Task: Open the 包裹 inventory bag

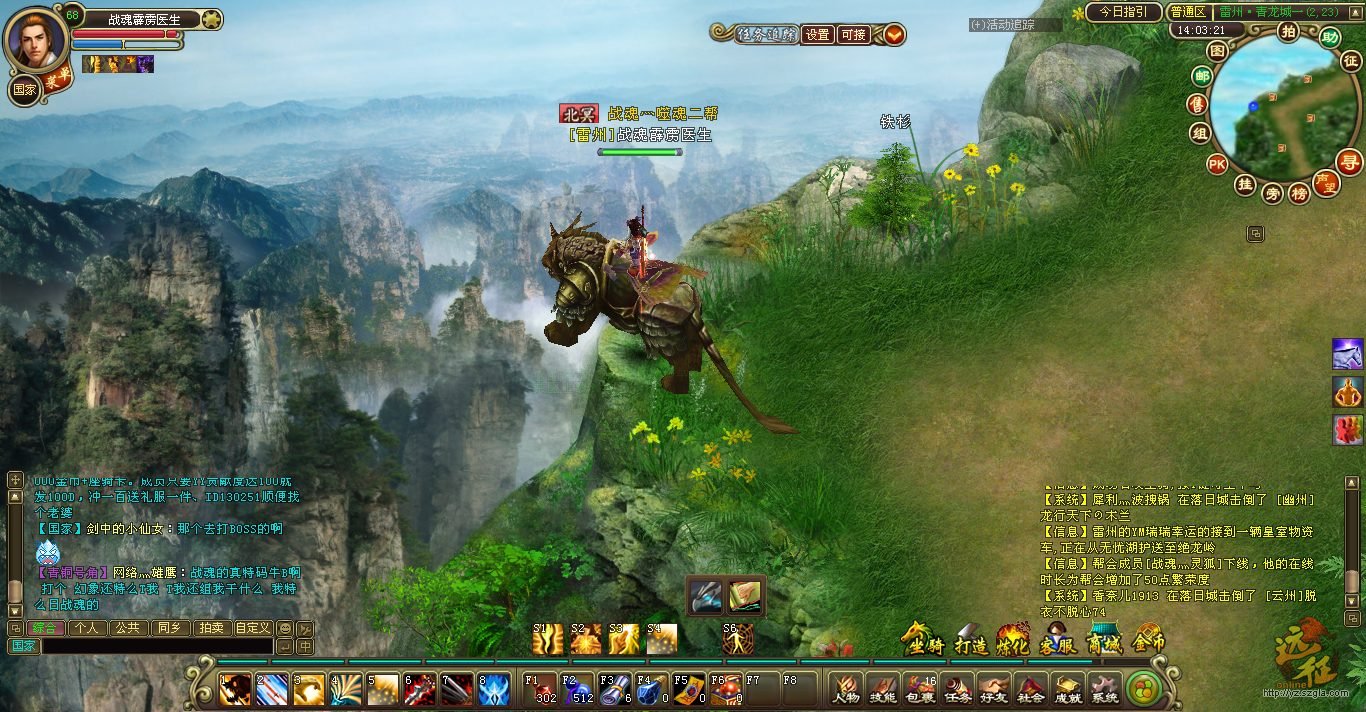Action: (x=919, y=688)
